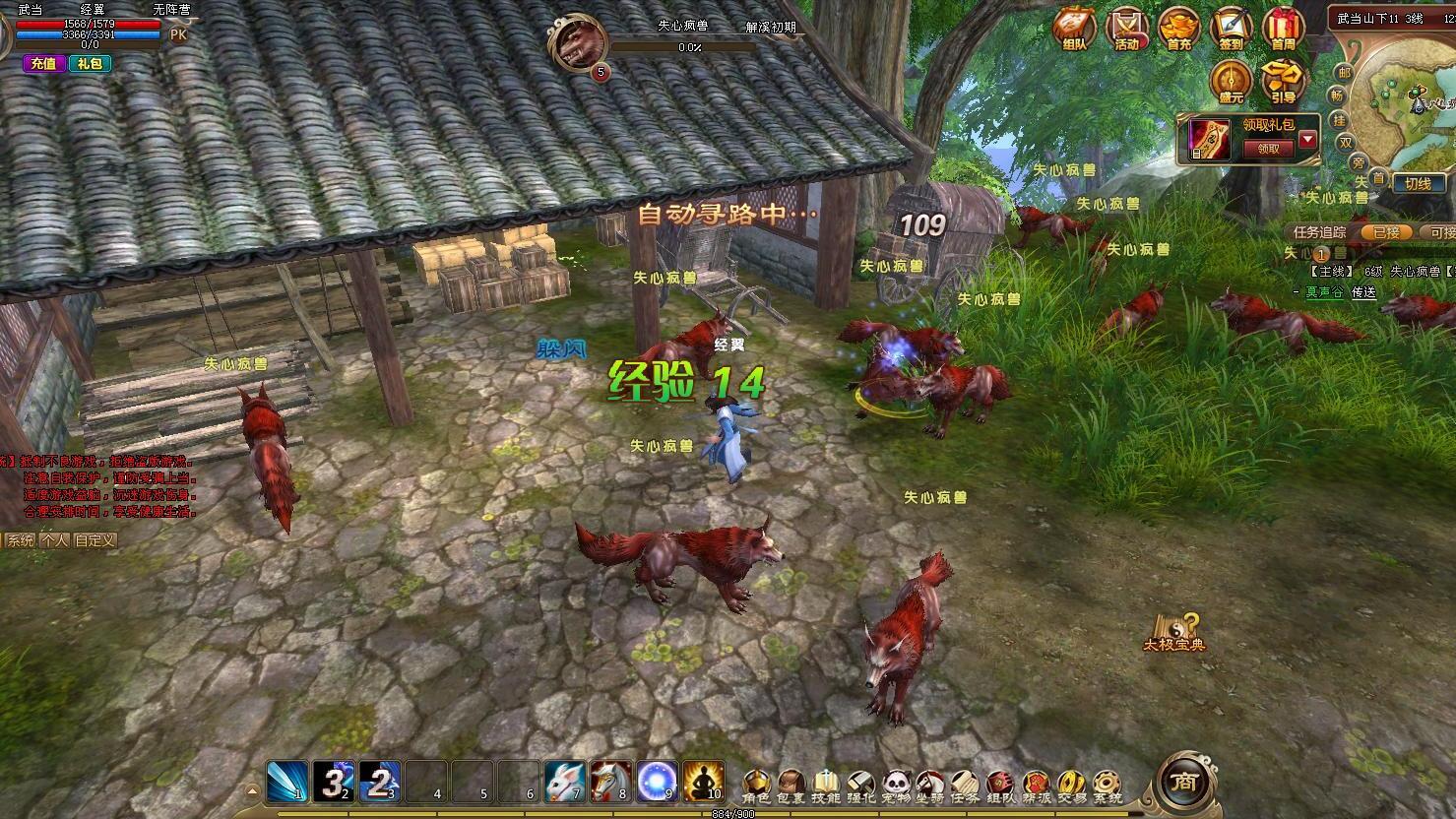Activate the meditation skill in slot 10
The height and width of the screenshot is (819, 1456).
coord(703,781)
